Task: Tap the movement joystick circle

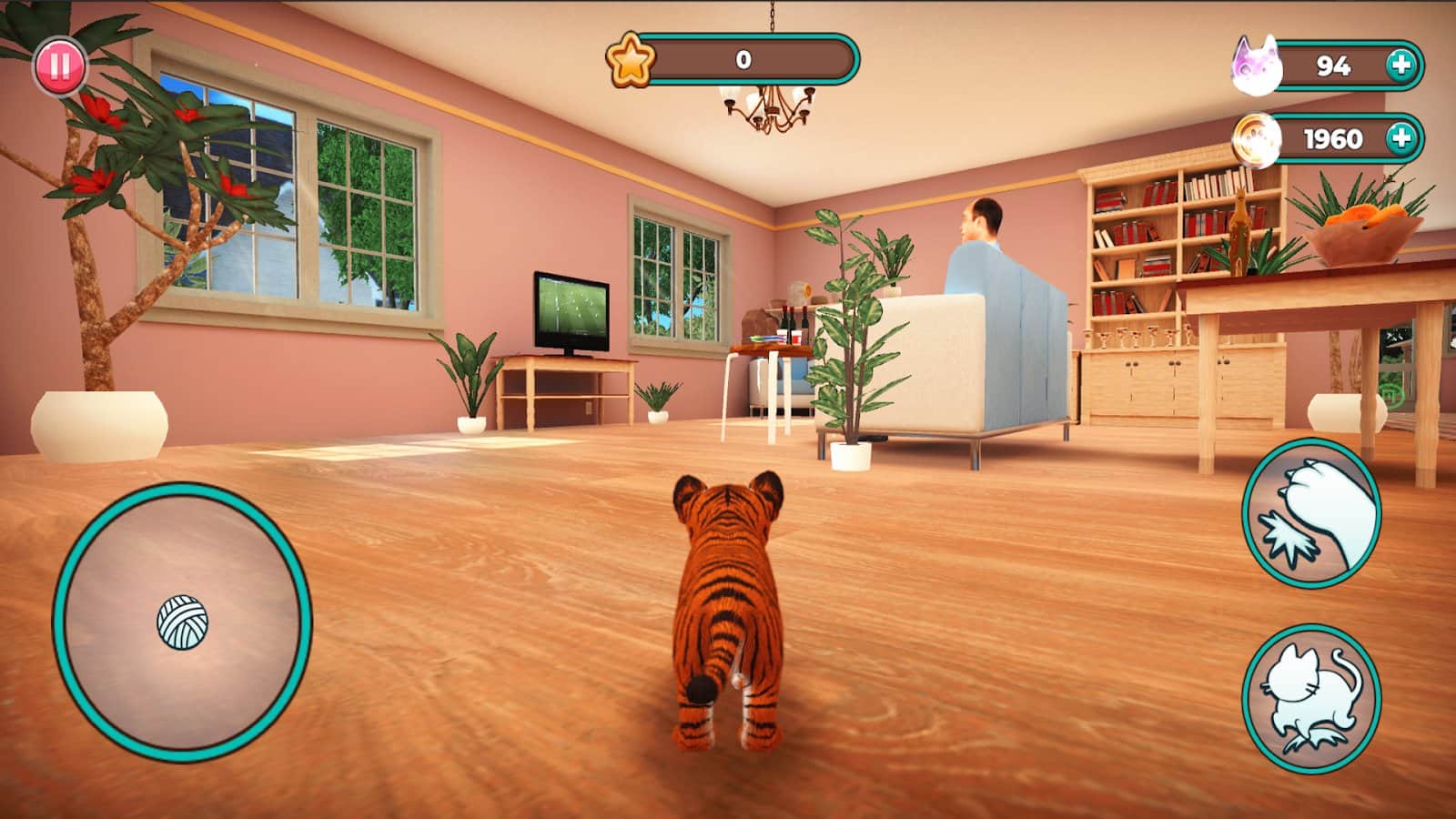Action: click(182, 619)
